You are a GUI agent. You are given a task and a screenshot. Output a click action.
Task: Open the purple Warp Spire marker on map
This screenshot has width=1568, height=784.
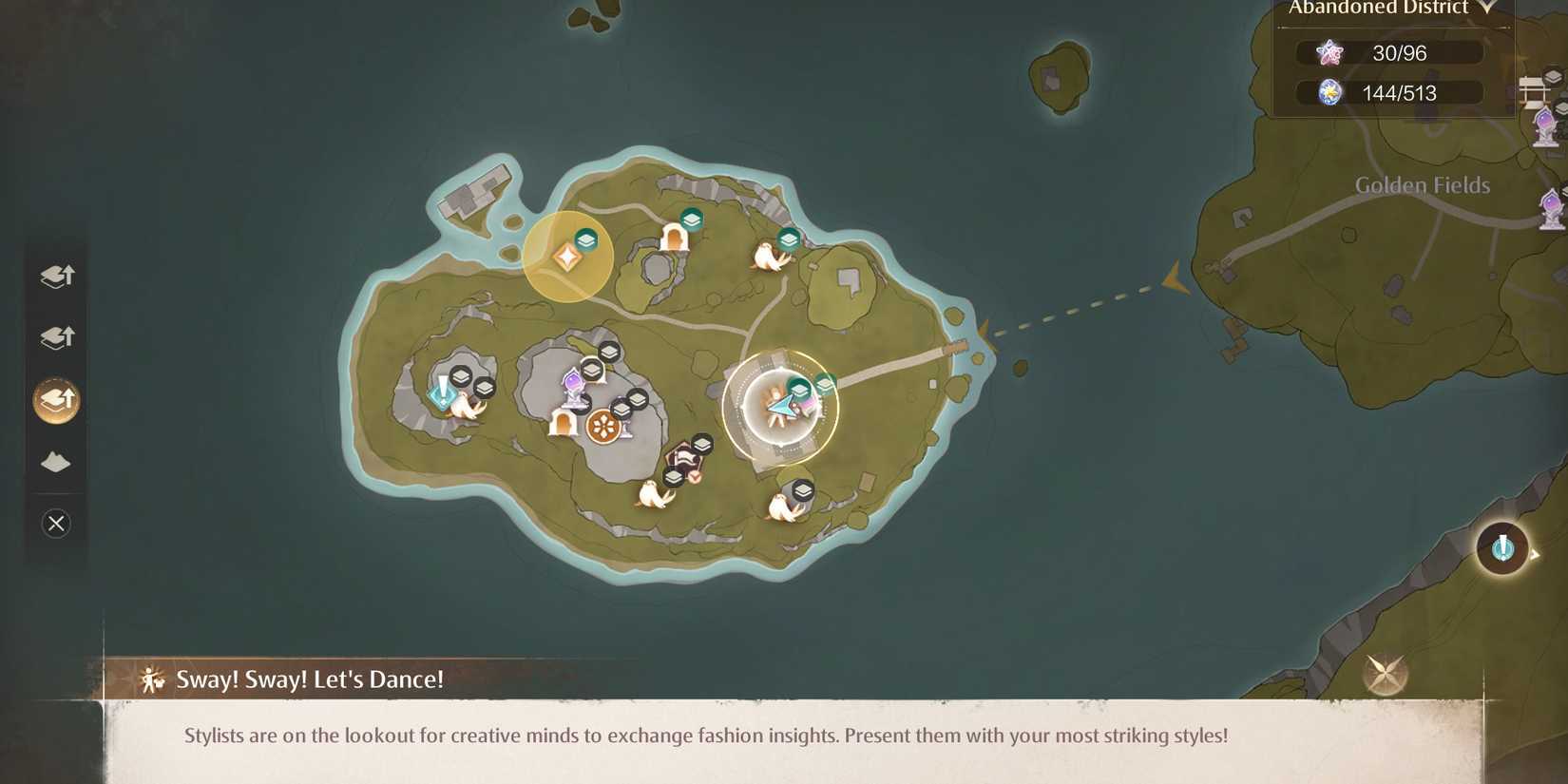pos(573,383)
